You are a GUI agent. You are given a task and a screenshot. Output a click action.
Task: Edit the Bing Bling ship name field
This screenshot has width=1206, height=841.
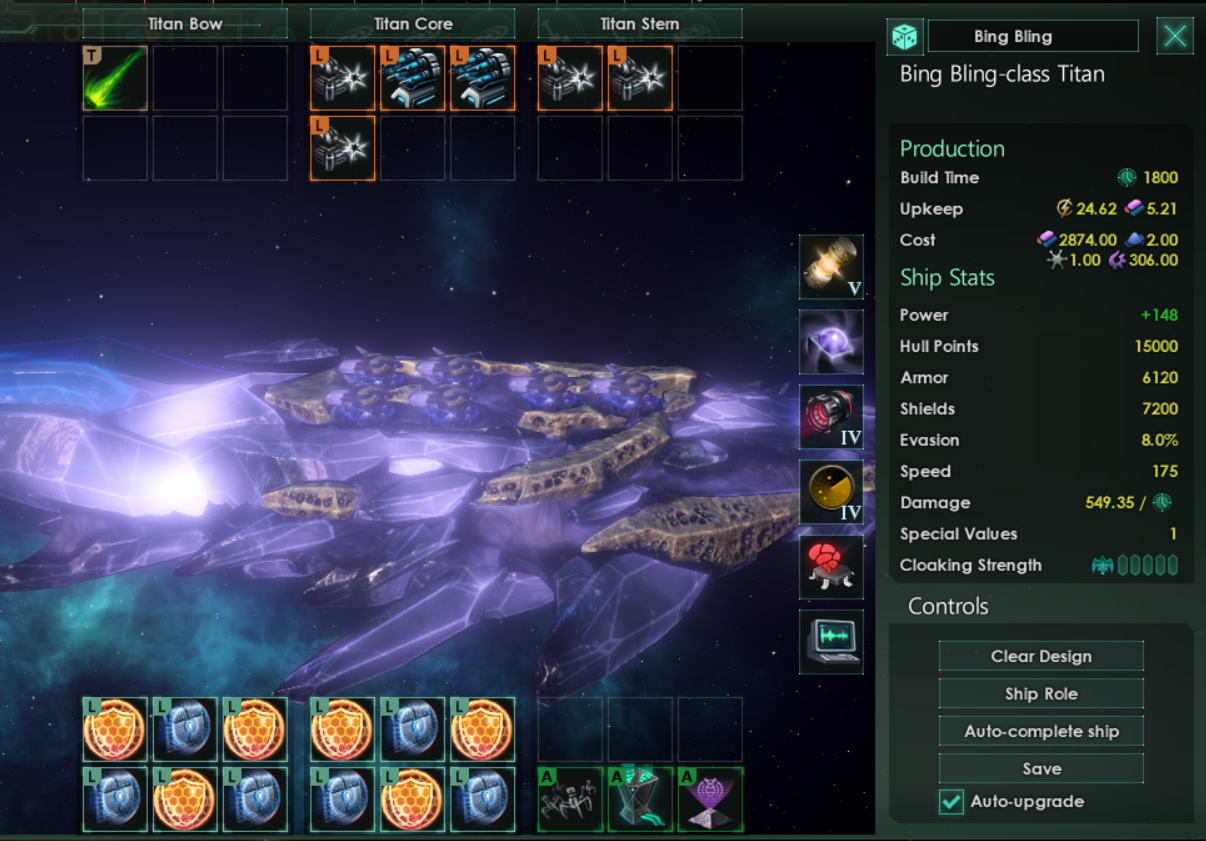pyautogui.click(x=1032, y=37)
